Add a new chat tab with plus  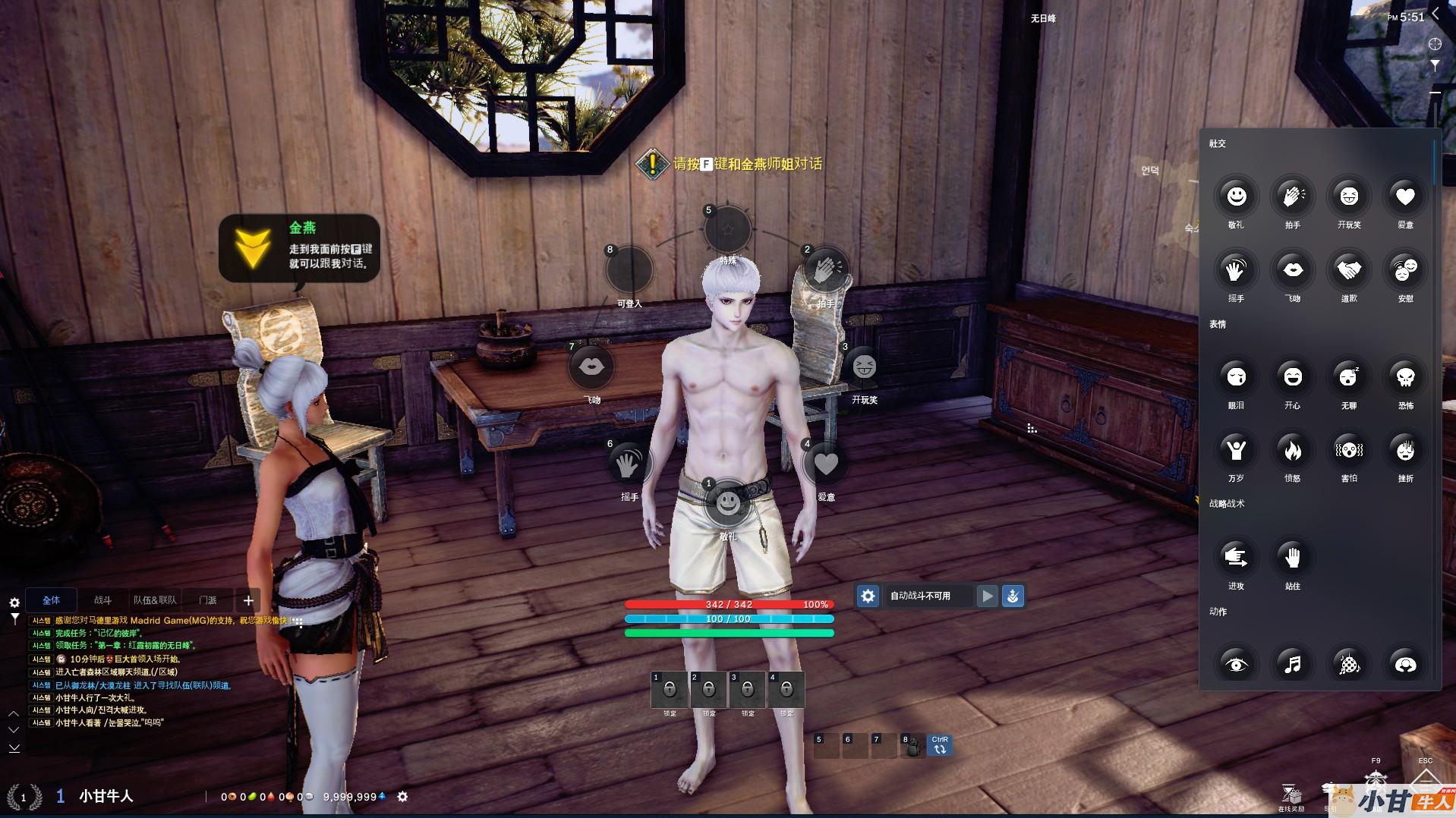(x=248, y=601)
